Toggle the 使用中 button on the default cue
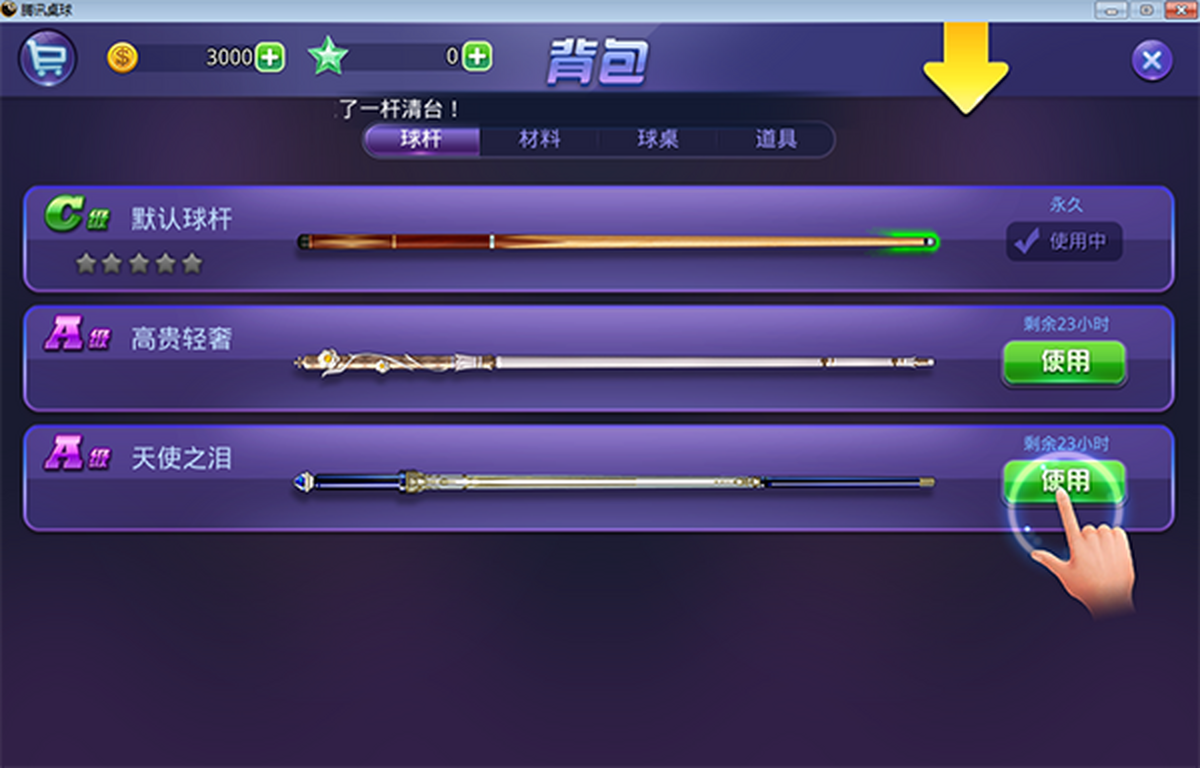This screenshot has width=1200, height=768. point(1064,241)
